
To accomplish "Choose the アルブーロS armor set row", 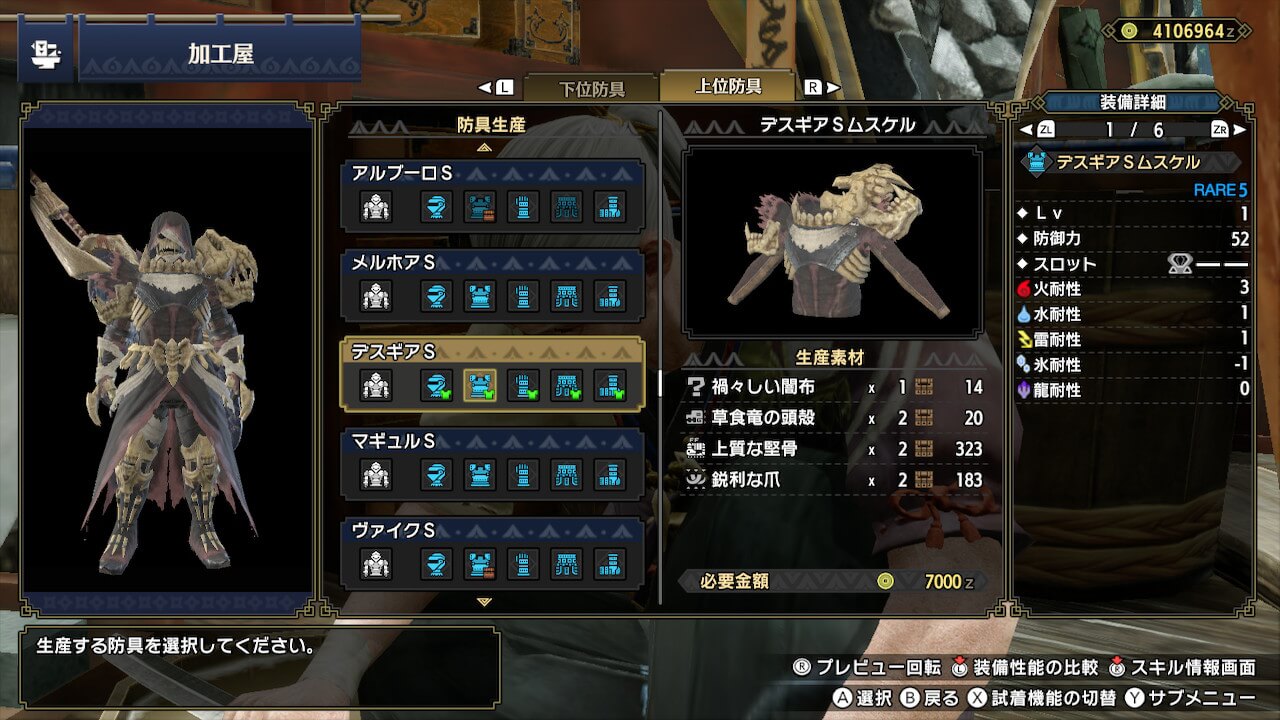I will (x=491, y=195).
